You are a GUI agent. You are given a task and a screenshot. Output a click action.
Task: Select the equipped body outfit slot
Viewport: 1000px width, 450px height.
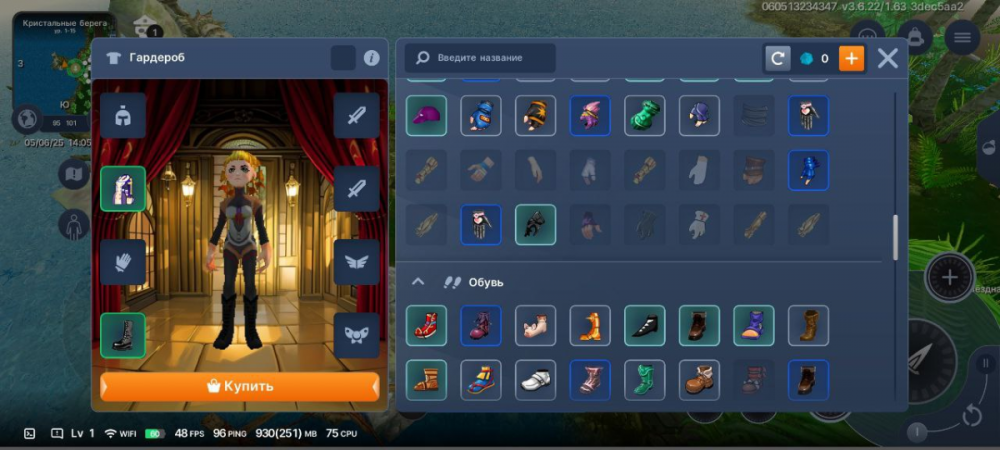click(123, 188)
